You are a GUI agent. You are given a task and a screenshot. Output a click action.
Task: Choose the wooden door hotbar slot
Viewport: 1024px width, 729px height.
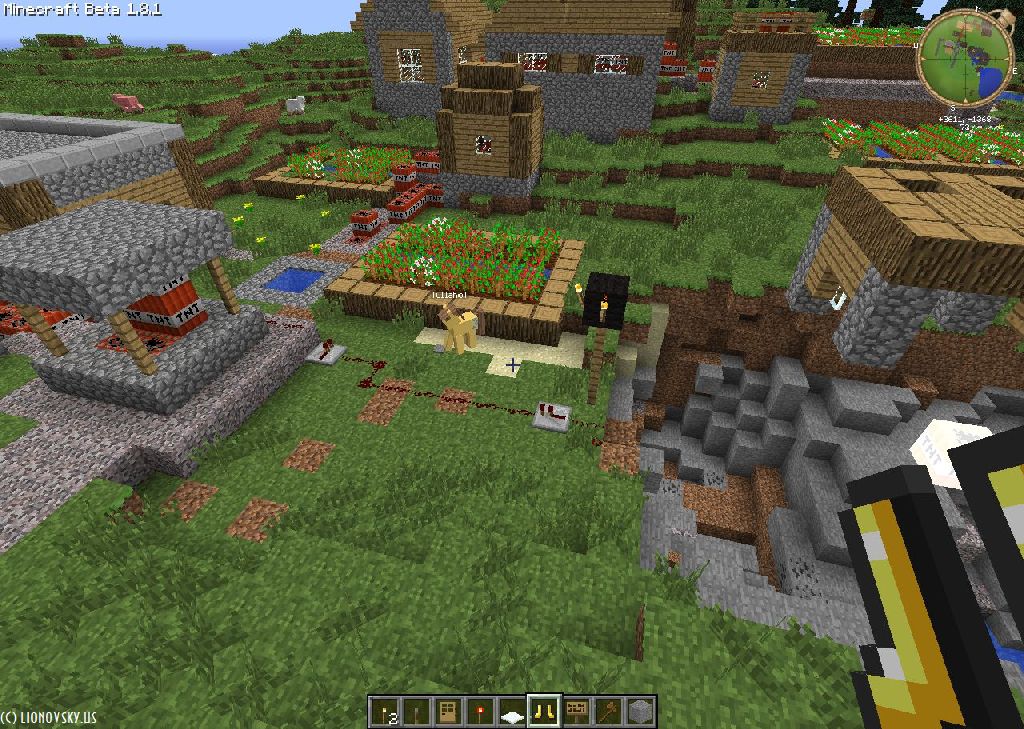[448, 711]
